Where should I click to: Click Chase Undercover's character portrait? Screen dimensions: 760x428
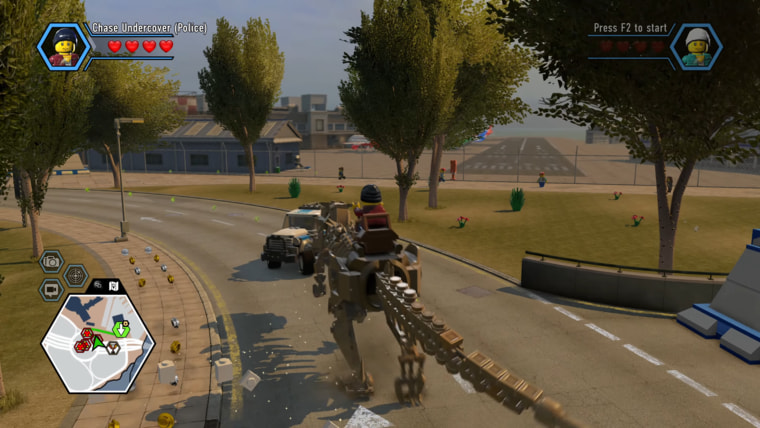click(64, 47)
